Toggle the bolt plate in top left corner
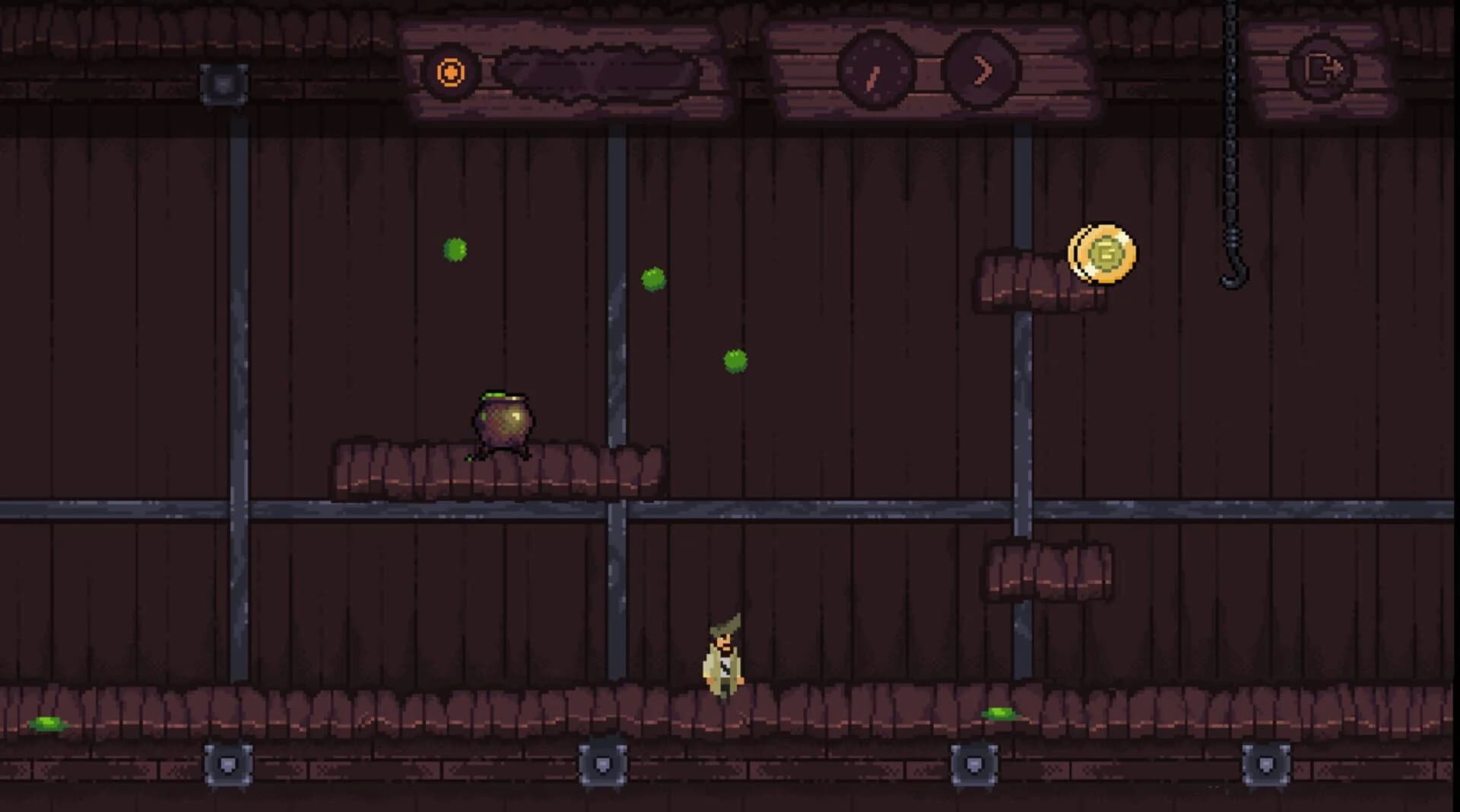This screenshot has width=1460, height=812. (x=225, y=84)
